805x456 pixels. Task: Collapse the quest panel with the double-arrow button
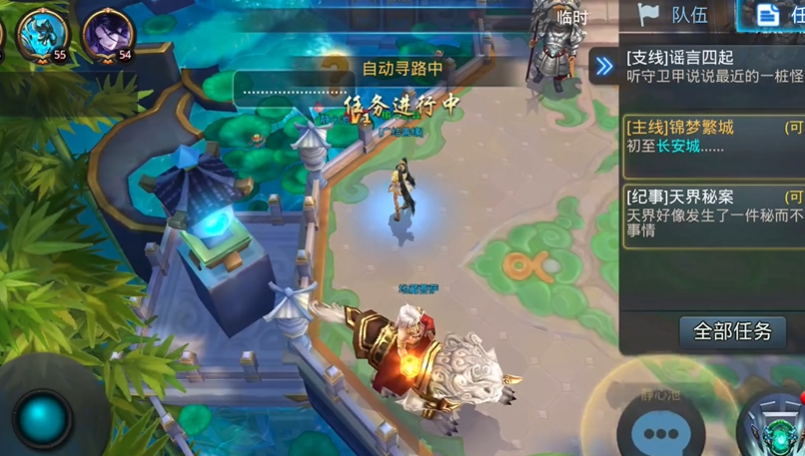(604, 67)
